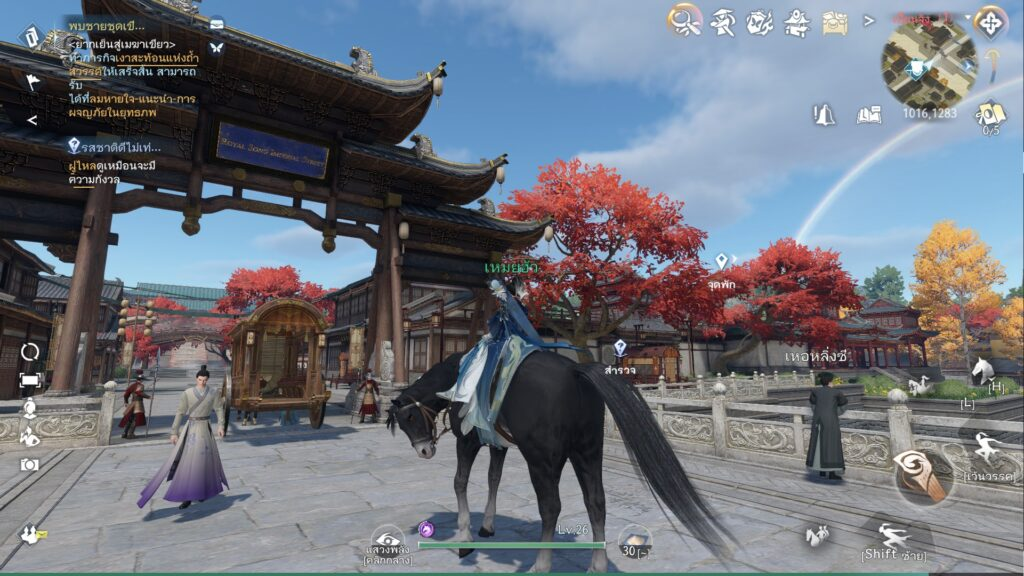Open the bell alert notifications
The width and height of the screenshot is (1024, 576).
click(x=824, y=115)
